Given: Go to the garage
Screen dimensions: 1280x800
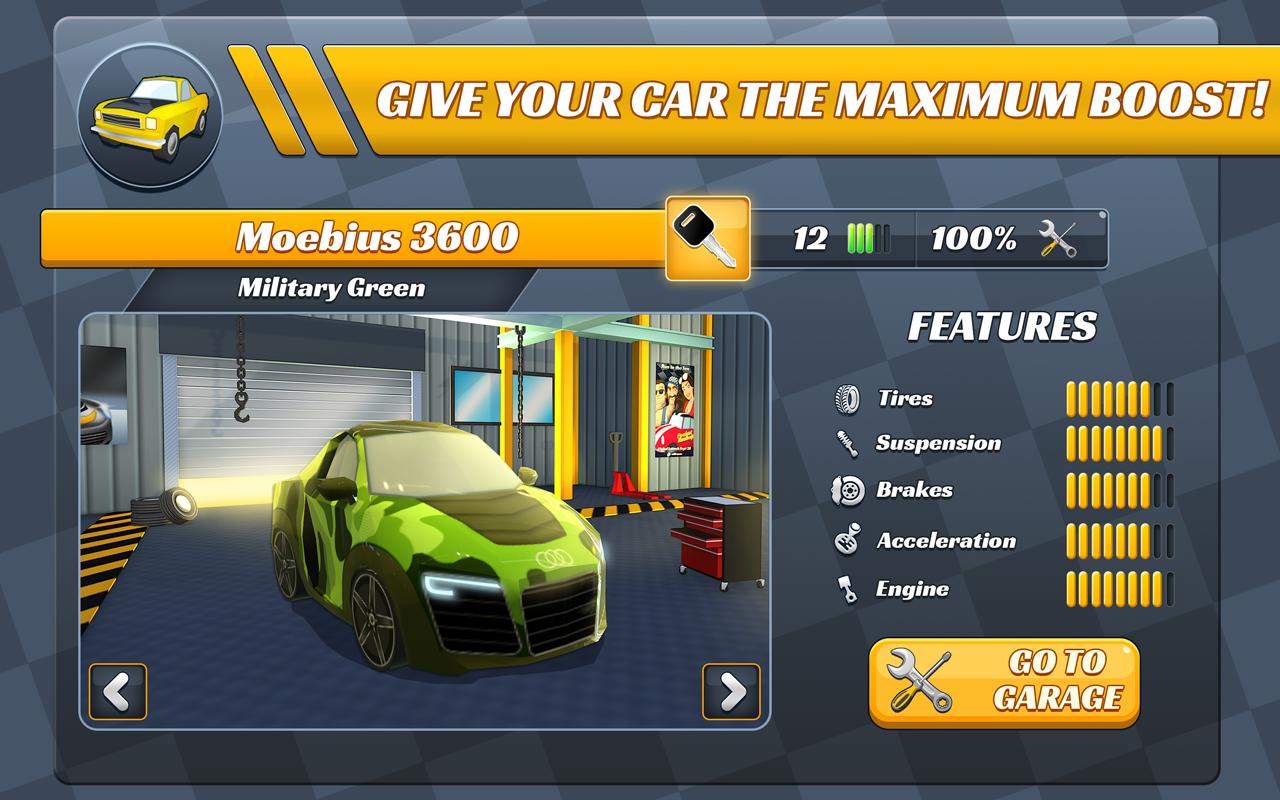Looking at the screenshot, I should [x=1004, y=682].
